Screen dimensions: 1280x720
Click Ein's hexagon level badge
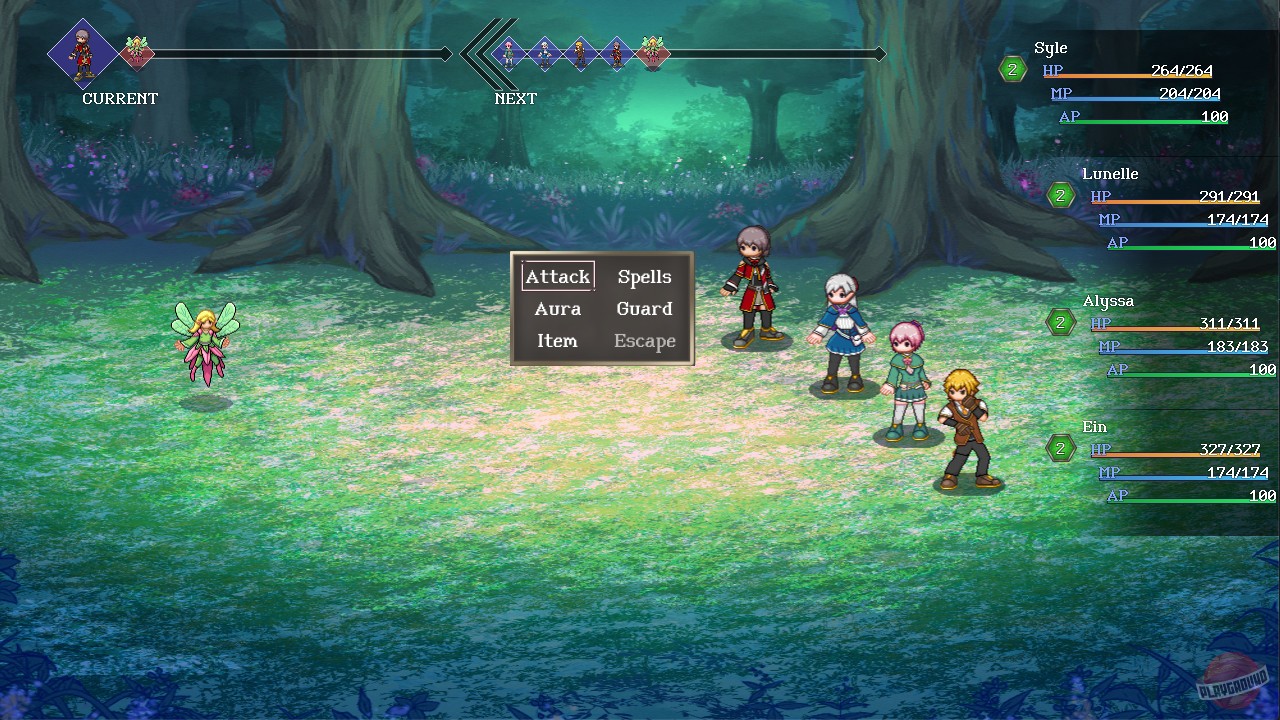pos(1060,448)
